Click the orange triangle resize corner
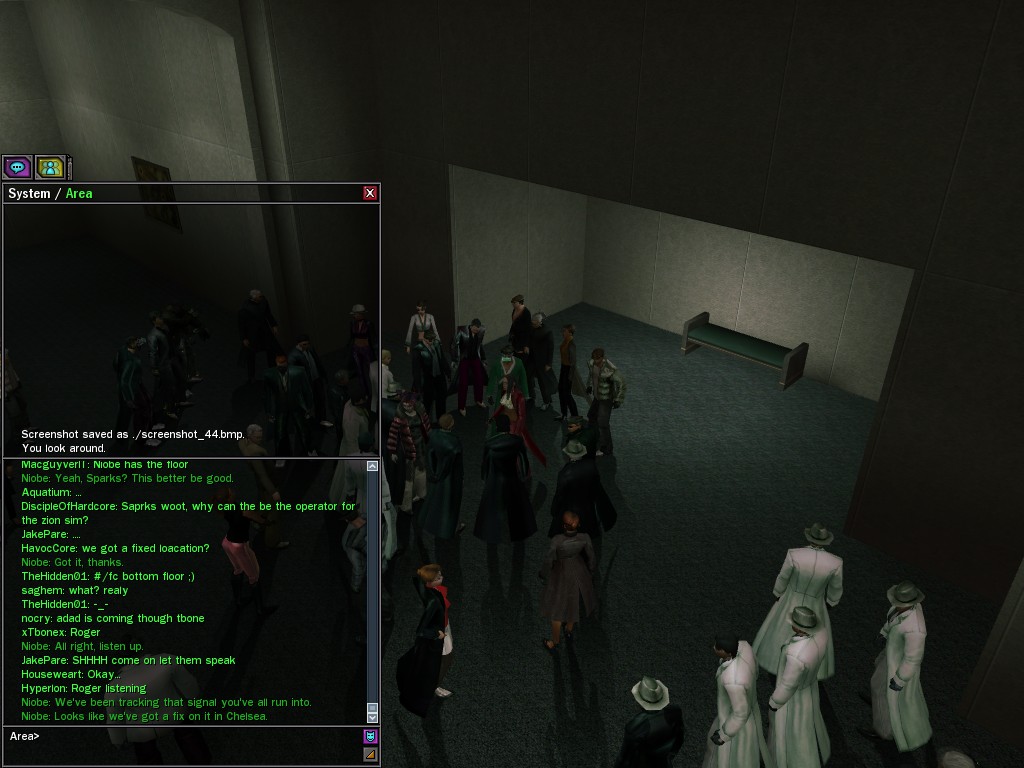 point(370,754)
